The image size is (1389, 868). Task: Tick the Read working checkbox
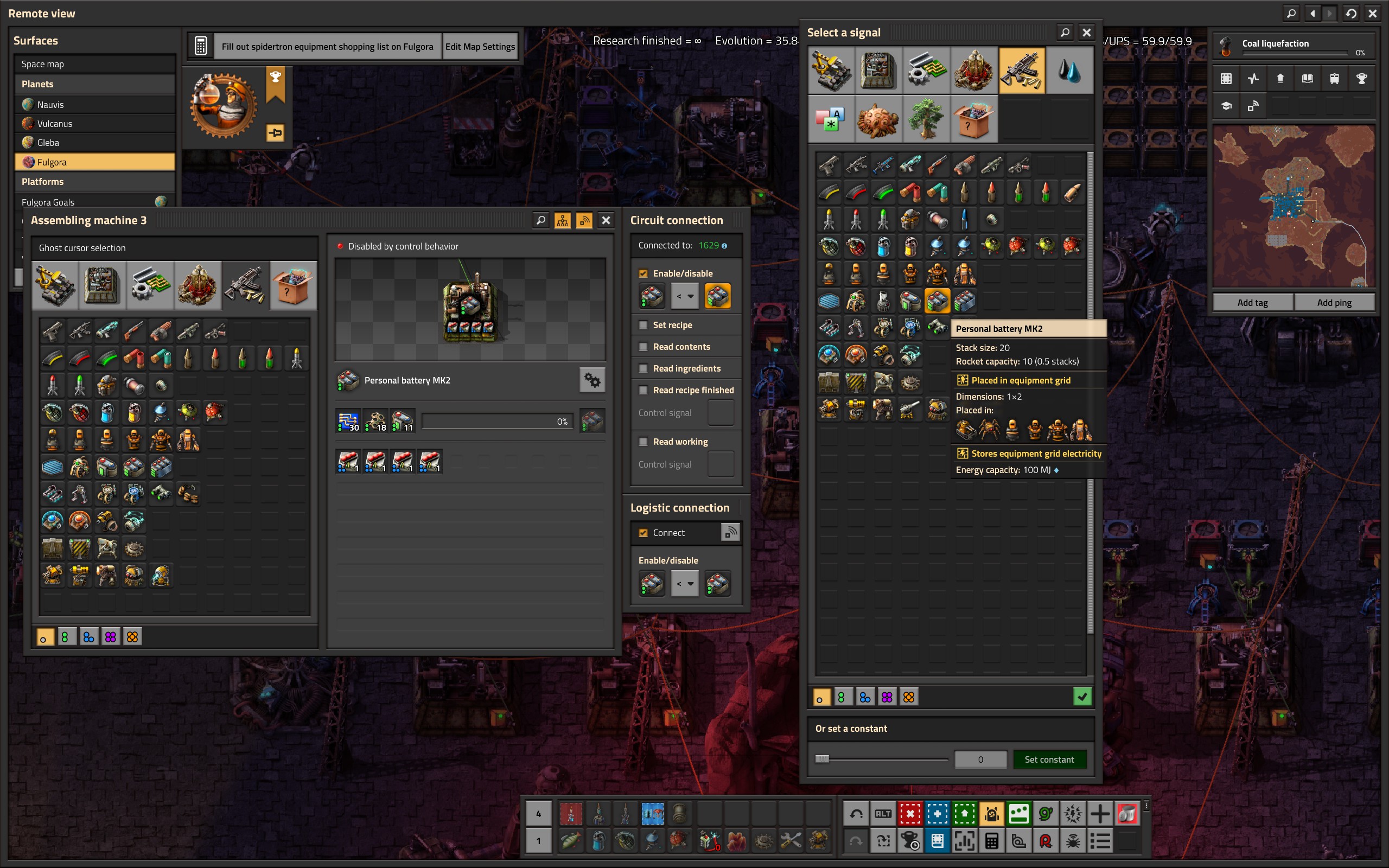pyautogui.click(x=643, y=442)
